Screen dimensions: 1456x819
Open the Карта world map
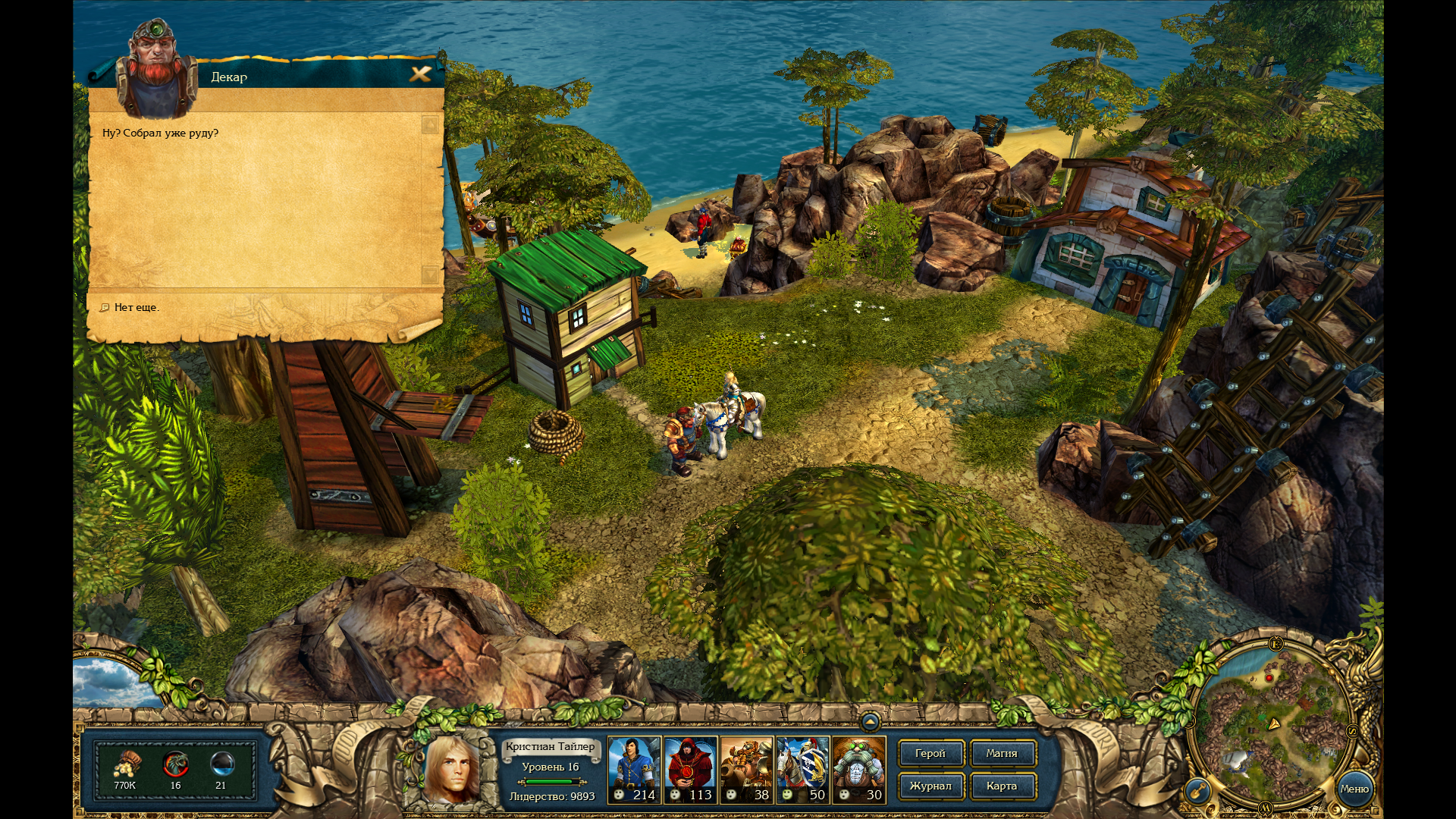(x=1002, y=786)
